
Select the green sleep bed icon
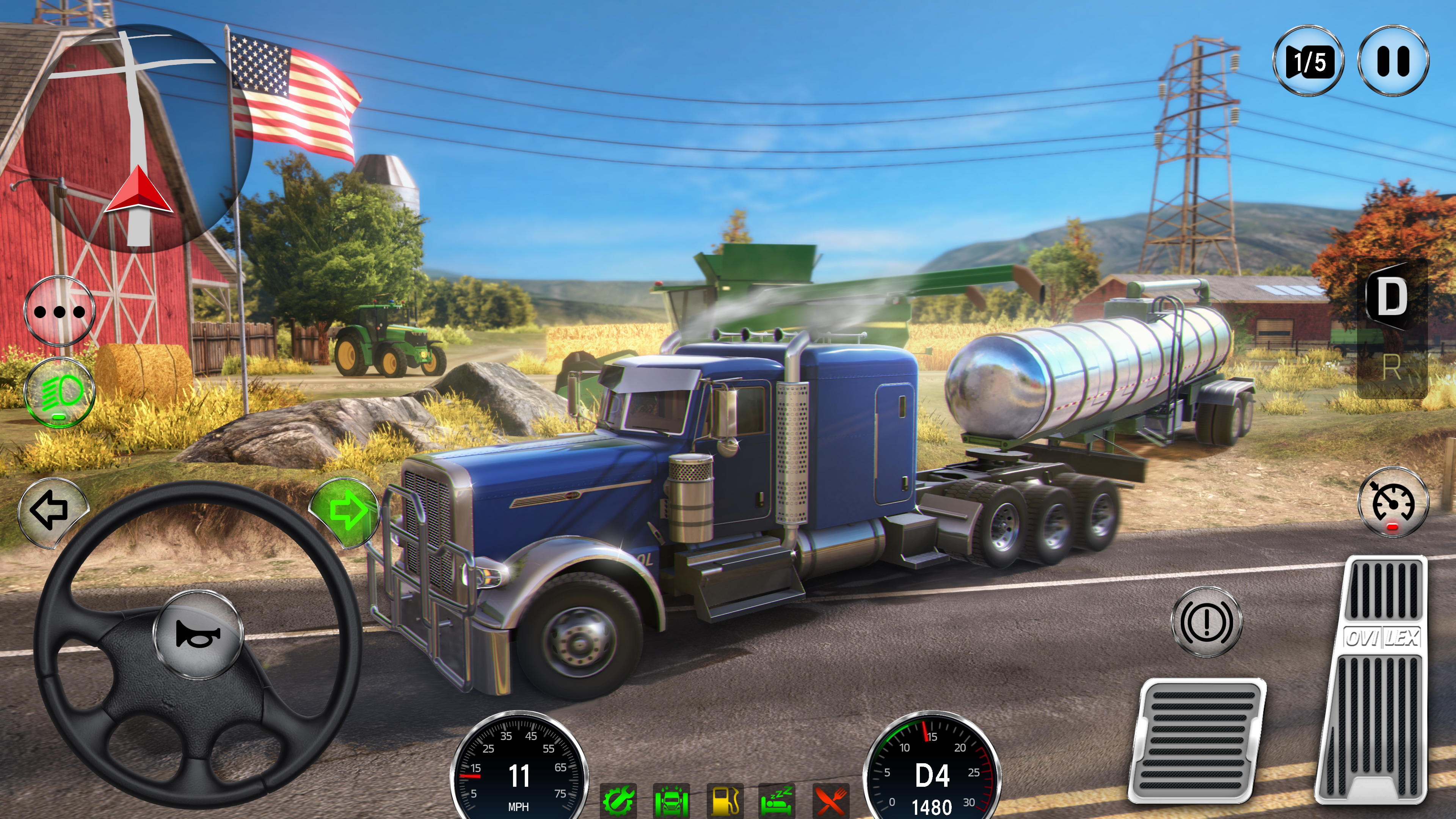click(x=777, y=800)
